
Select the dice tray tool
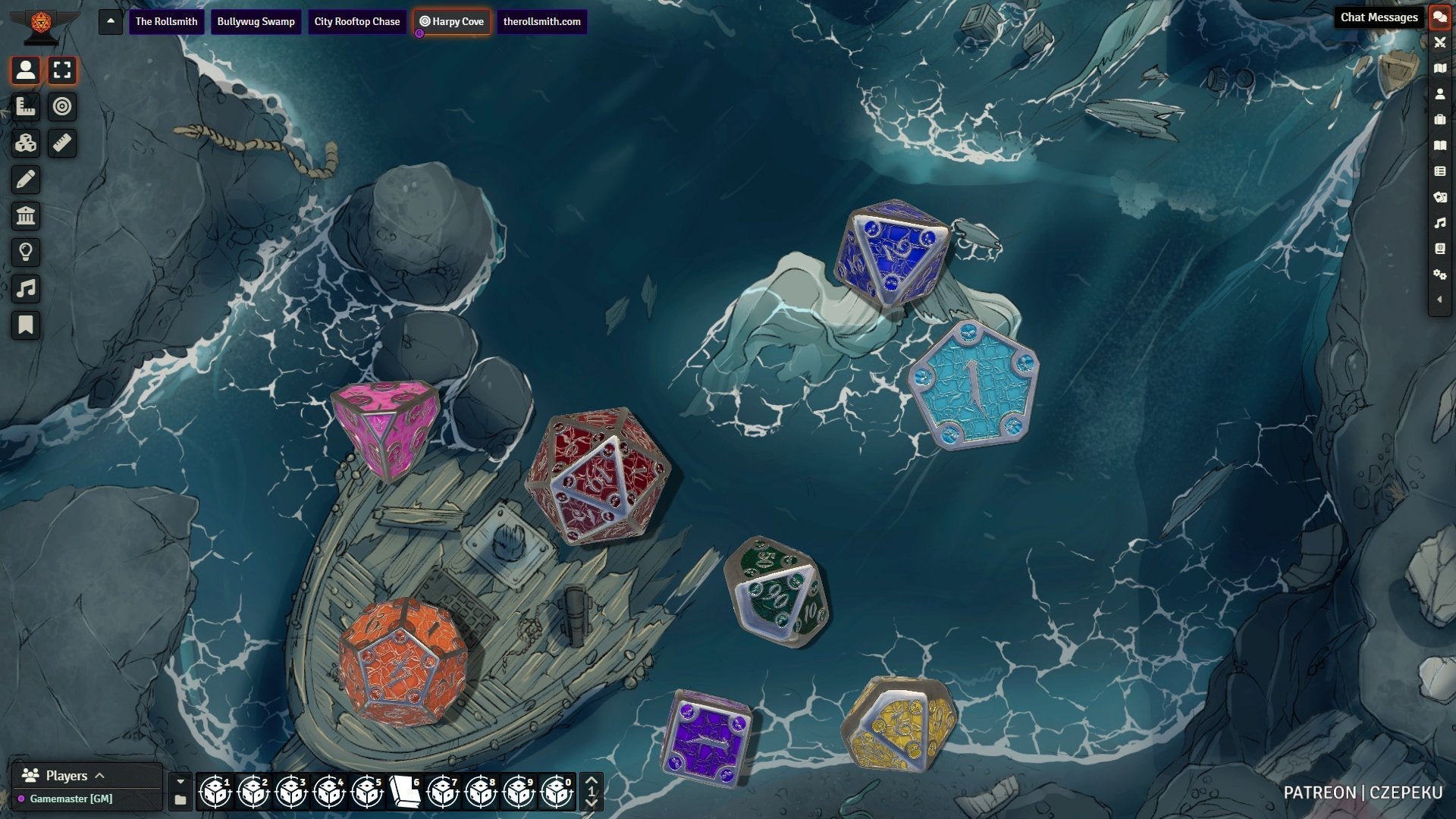[x=26, y=143]
